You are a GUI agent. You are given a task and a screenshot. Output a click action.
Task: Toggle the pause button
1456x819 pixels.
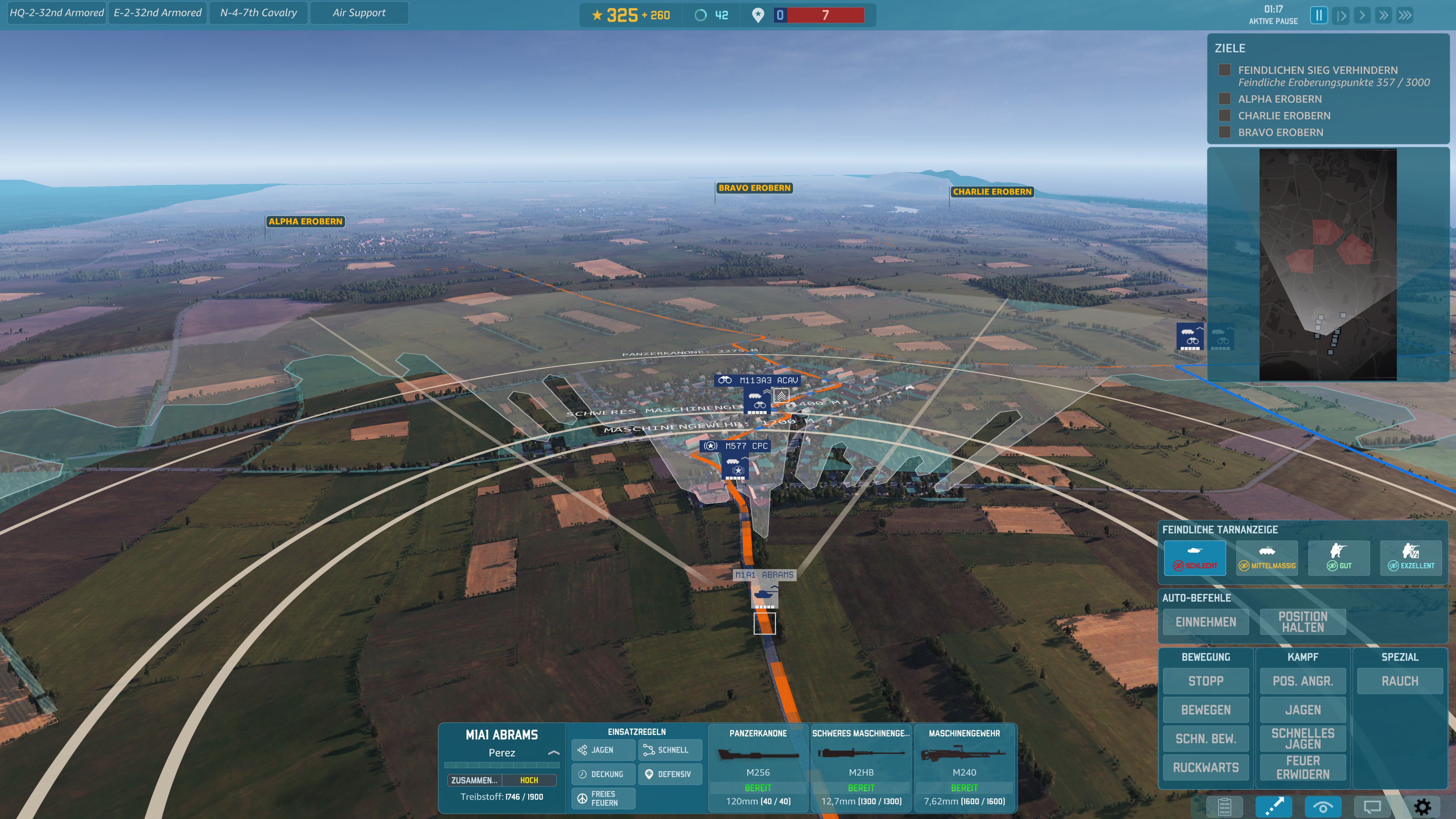[1319, 15]
